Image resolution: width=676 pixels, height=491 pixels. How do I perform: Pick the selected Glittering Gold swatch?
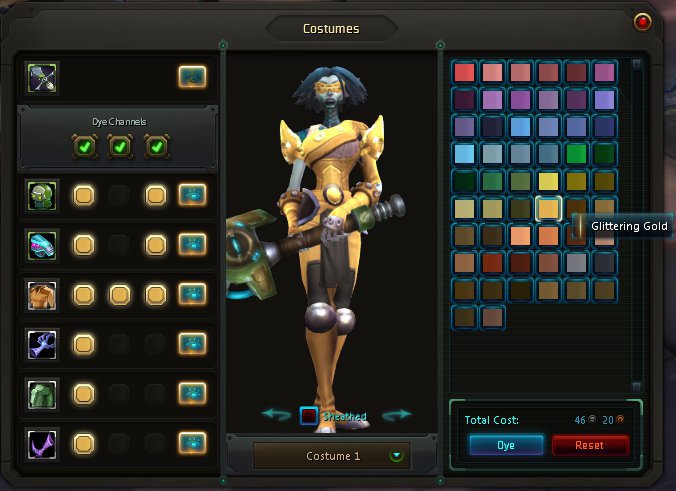pyautogui.click(x=548, y=208)
